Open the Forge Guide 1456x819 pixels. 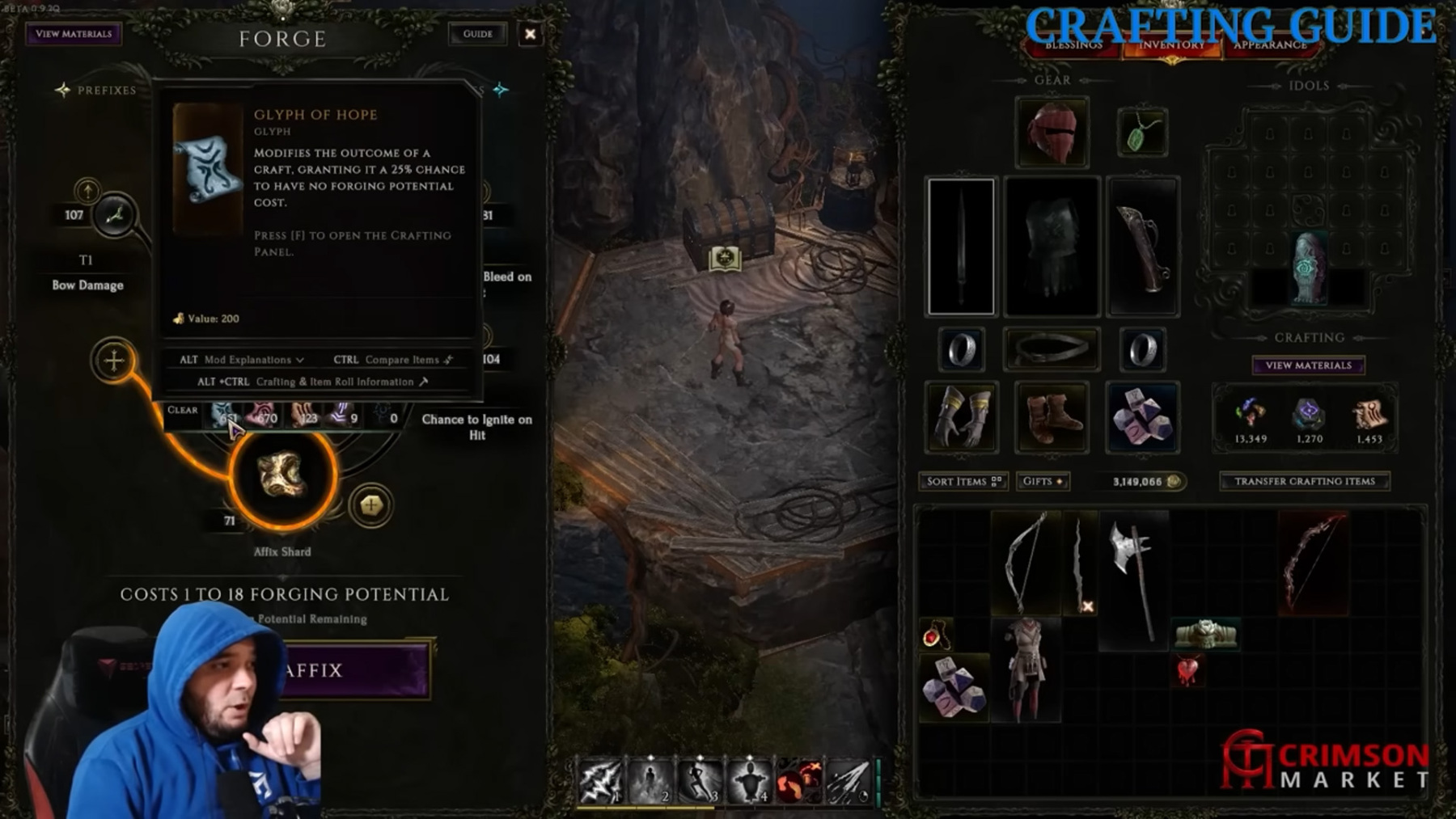tap(477, 34)
